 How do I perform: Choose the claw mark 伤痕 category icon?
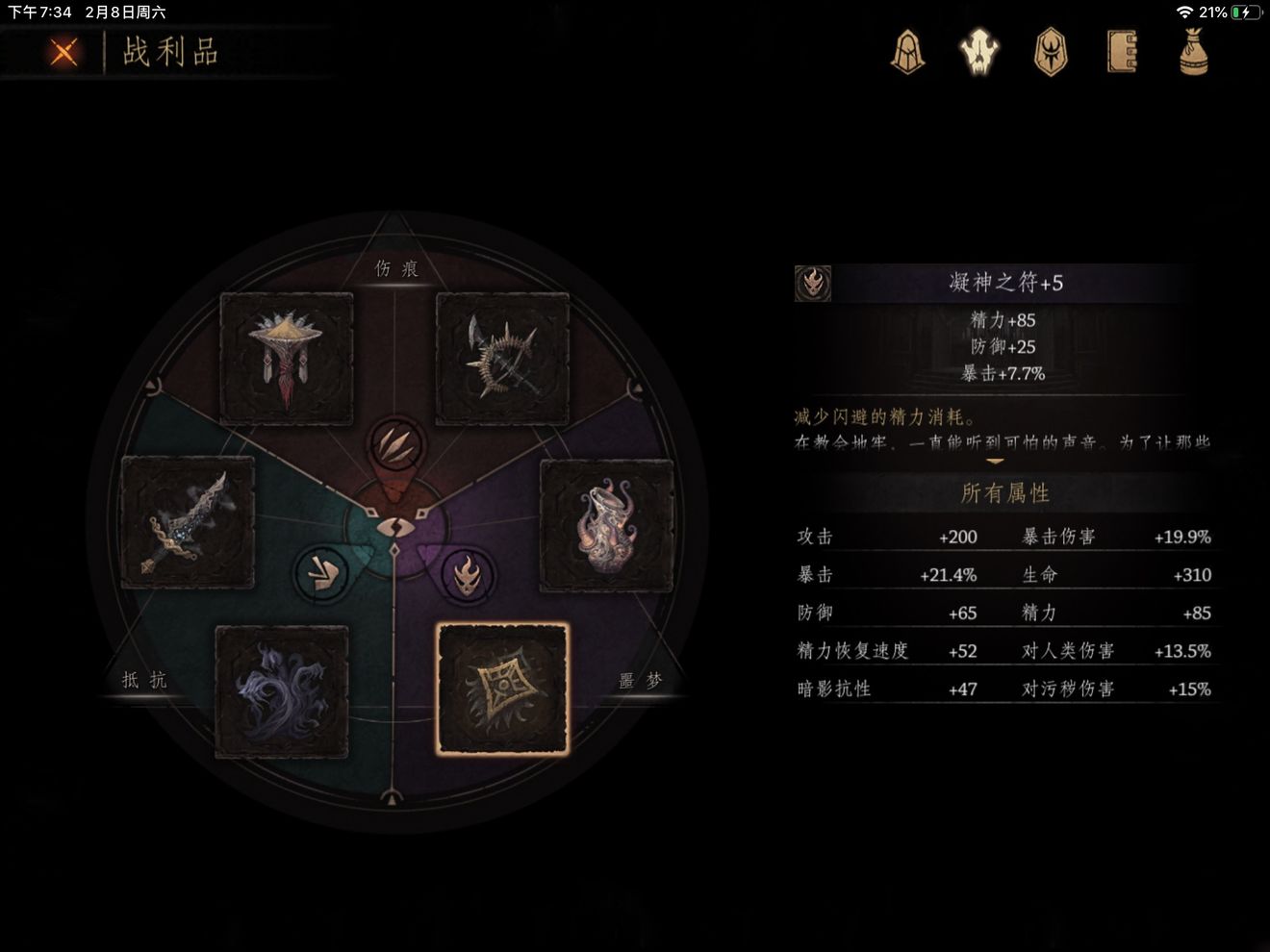click(394, 445)
